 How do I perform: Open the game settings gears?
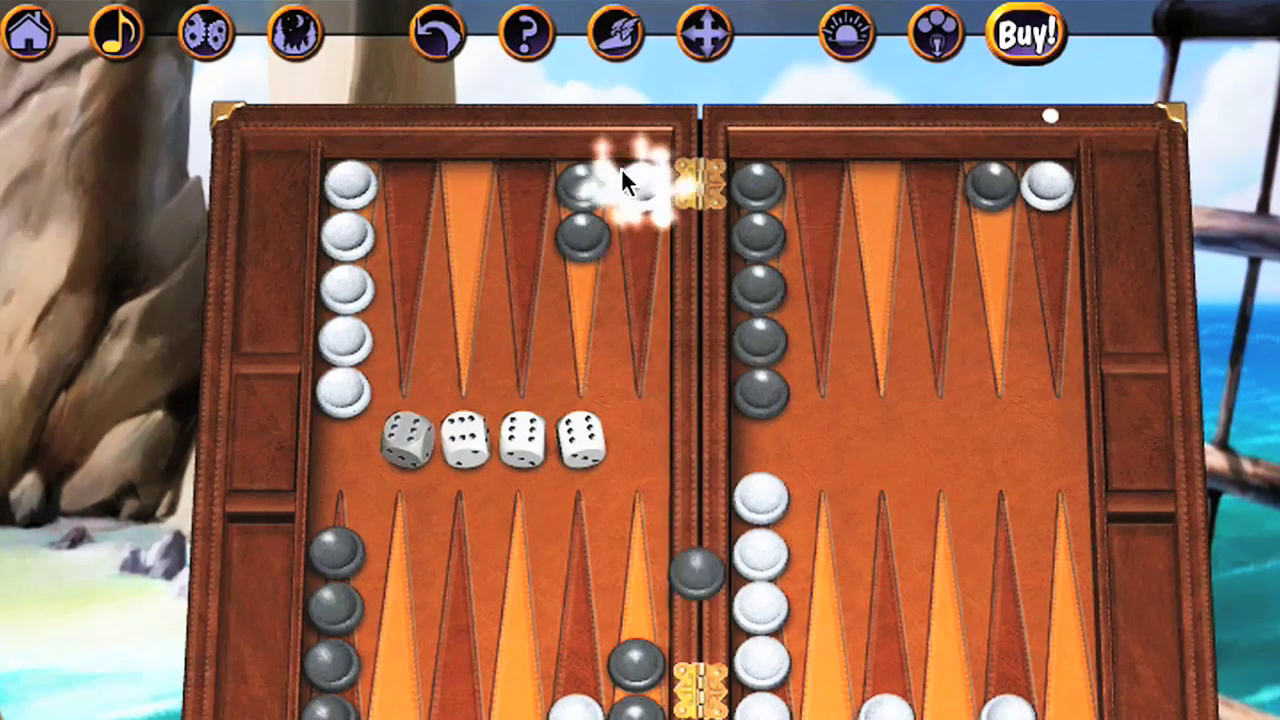[x=206, y=33]
